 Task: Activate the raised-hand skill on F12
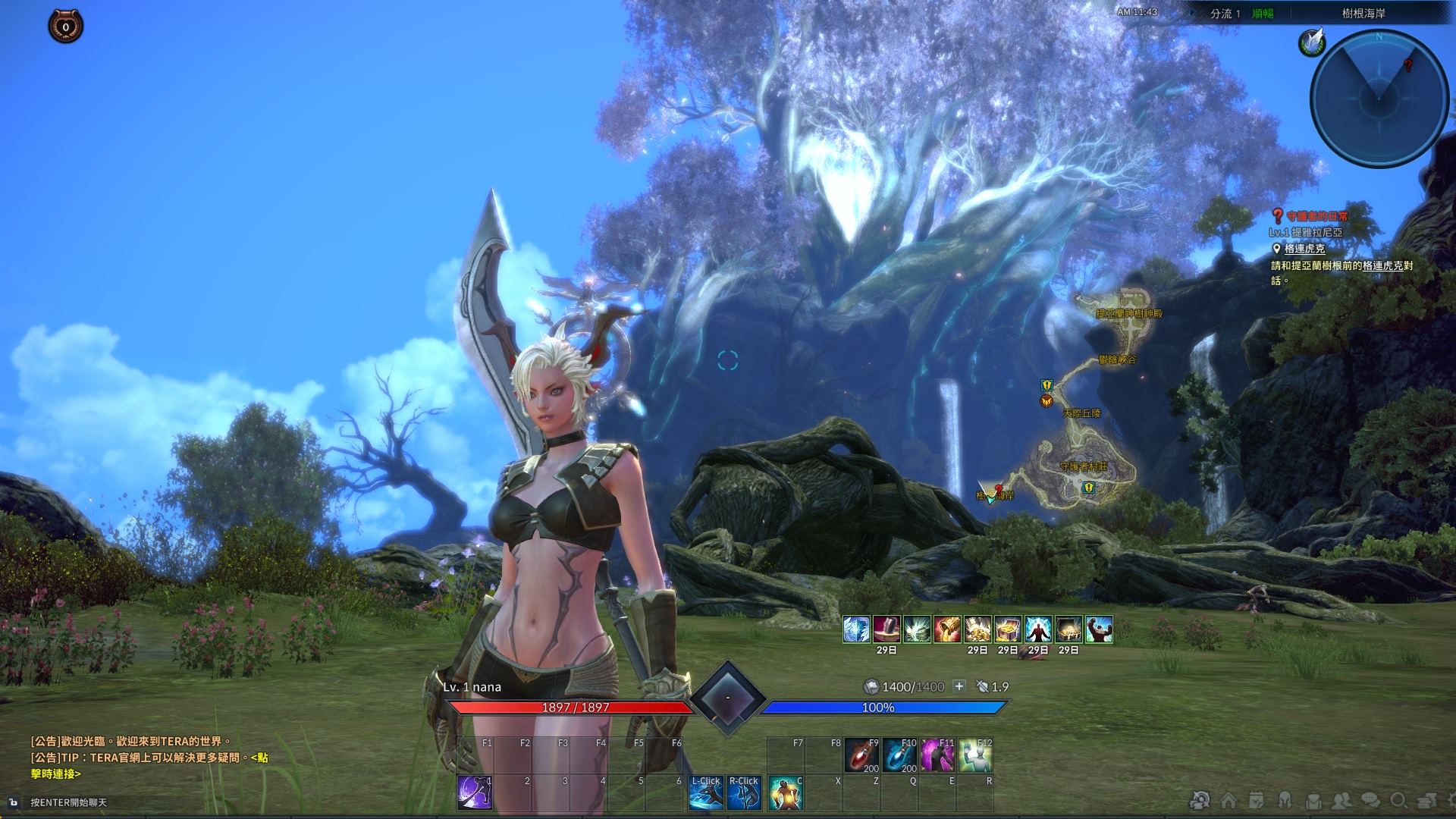[975, 755]
